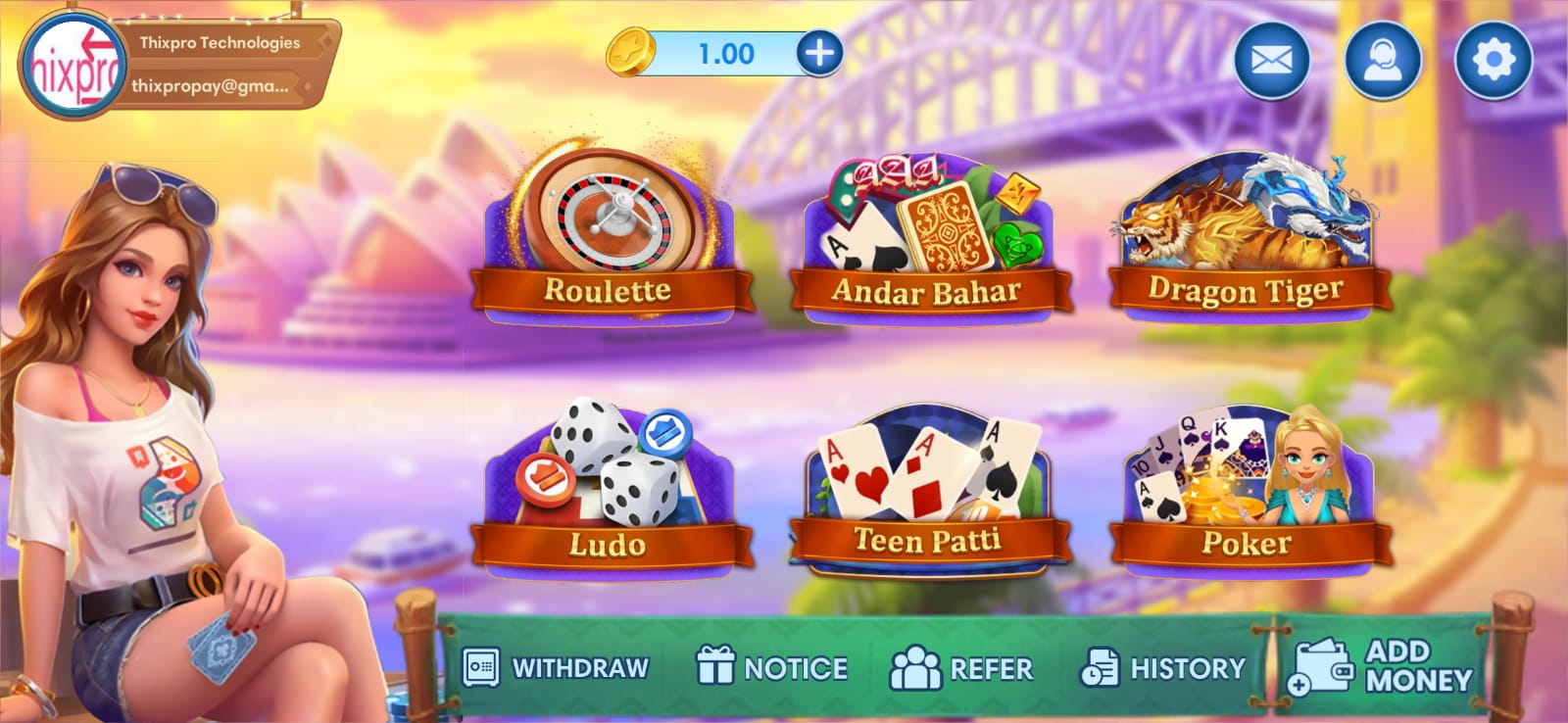
Task: Select the Dragon Tiger game
Action: tap(1247, 240)
